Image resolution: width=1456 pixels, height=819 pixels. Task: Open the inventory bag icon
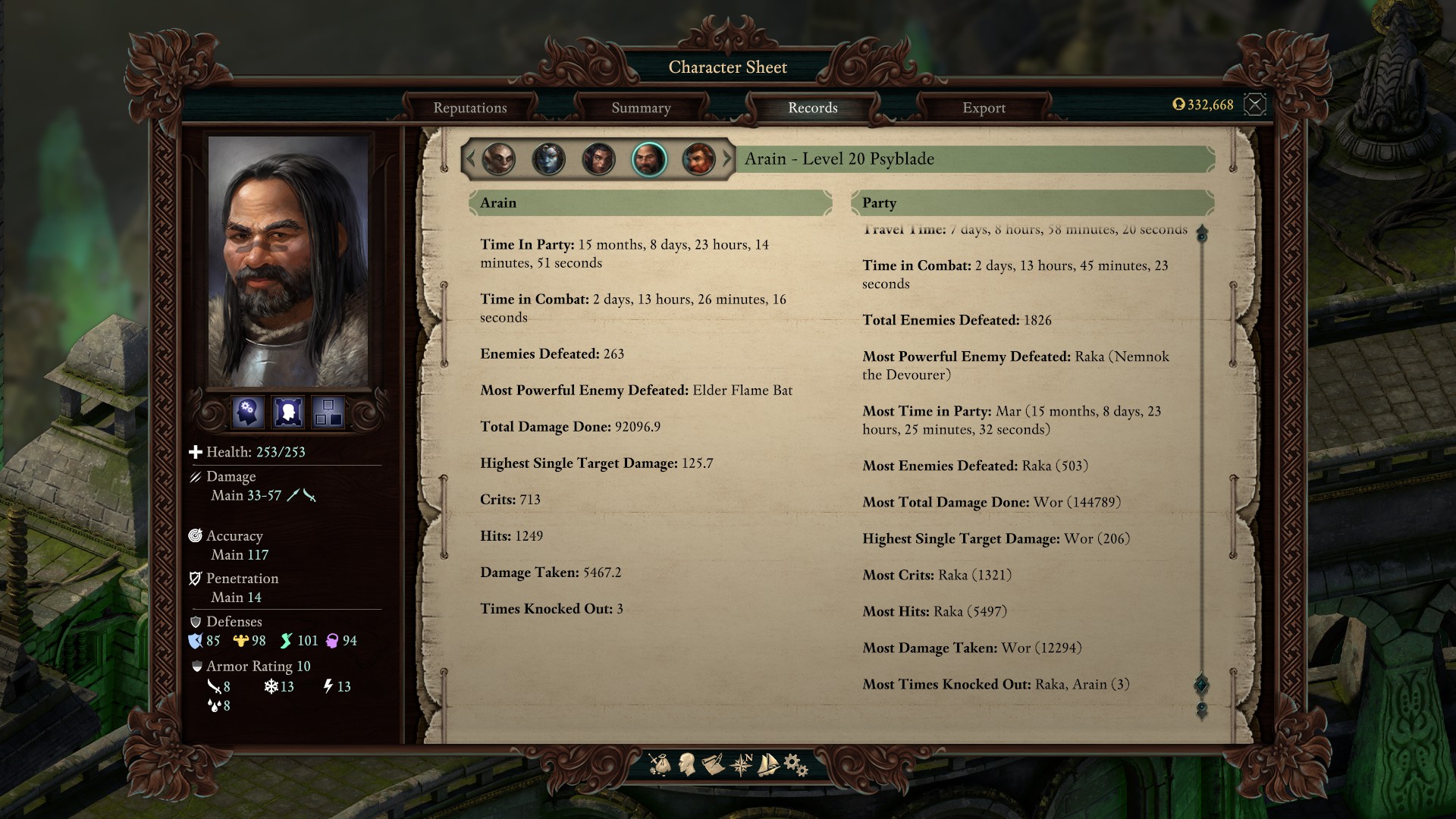[x=660, y=764]
